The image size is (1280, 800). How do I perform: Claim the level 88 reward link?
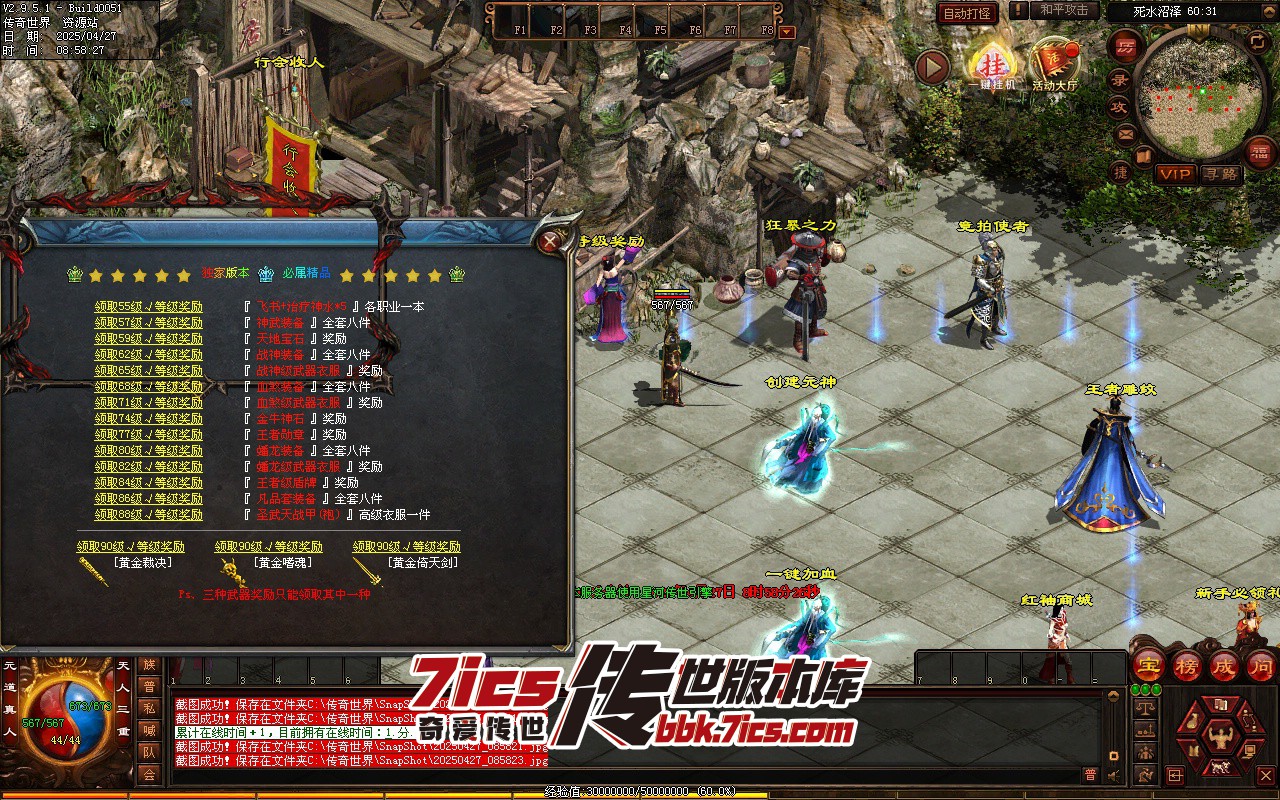coord(149,515)
